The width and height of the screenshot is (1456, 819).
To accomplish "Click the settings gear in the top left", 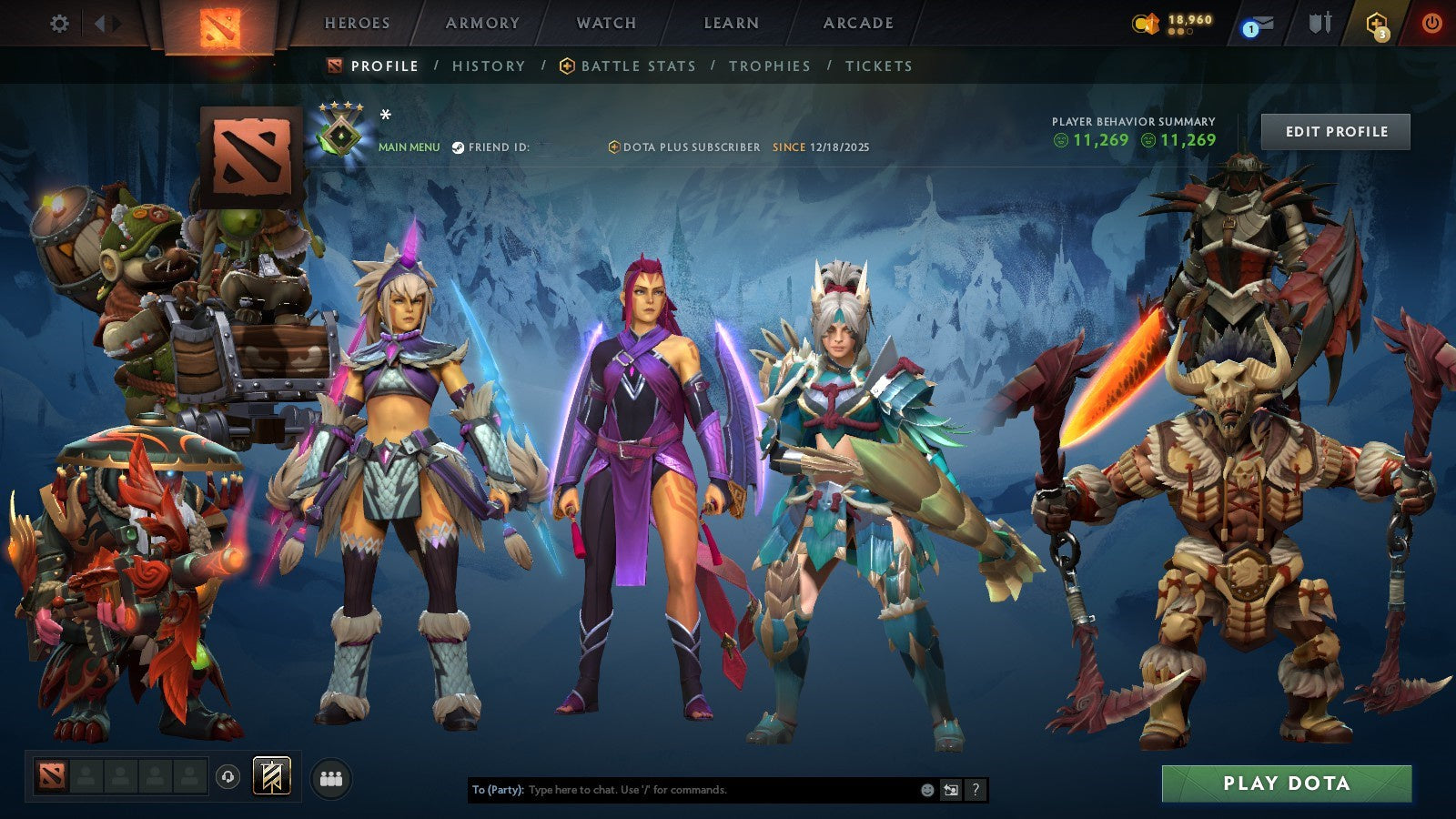I will (x=58, y=25).
